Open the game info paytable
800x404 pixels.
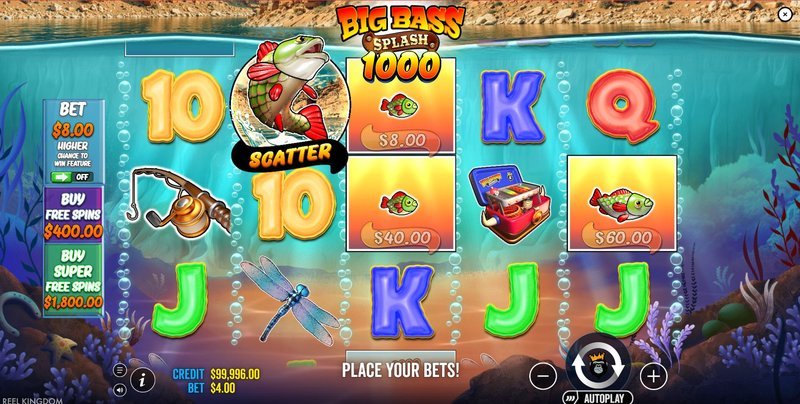141,379
